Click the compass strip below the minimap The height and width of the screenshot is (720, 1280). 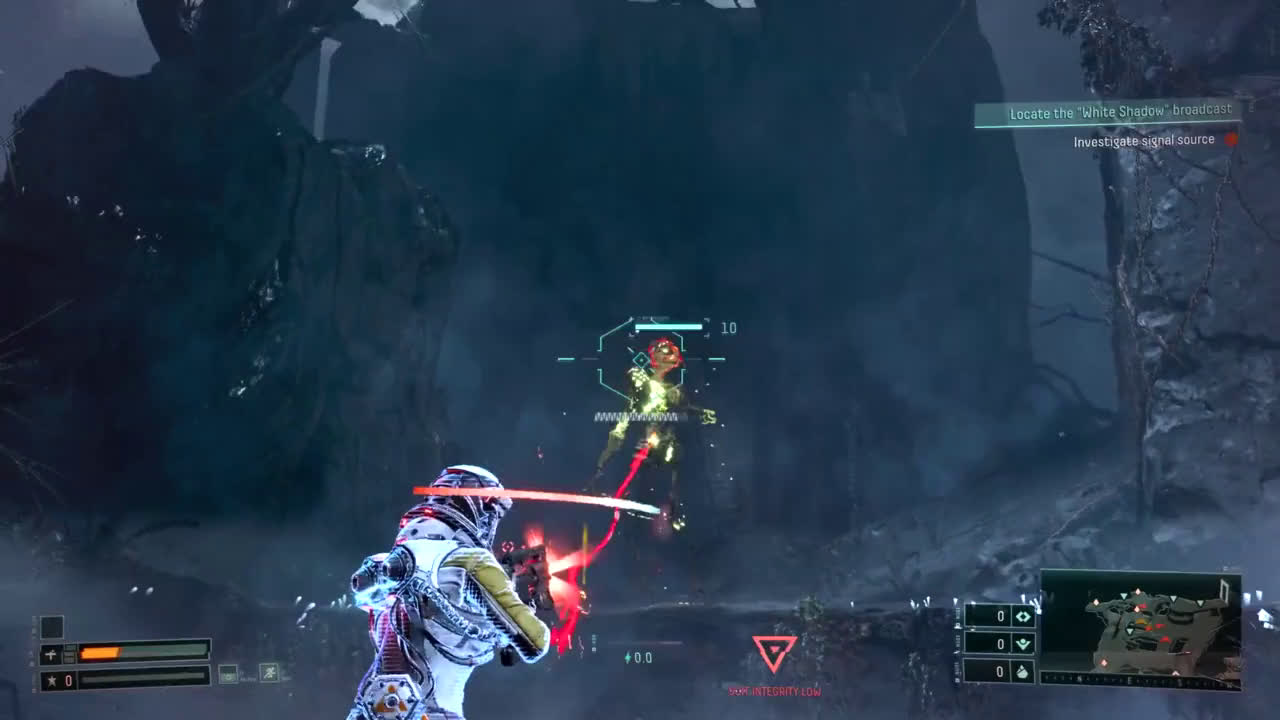pos(1140,680)
